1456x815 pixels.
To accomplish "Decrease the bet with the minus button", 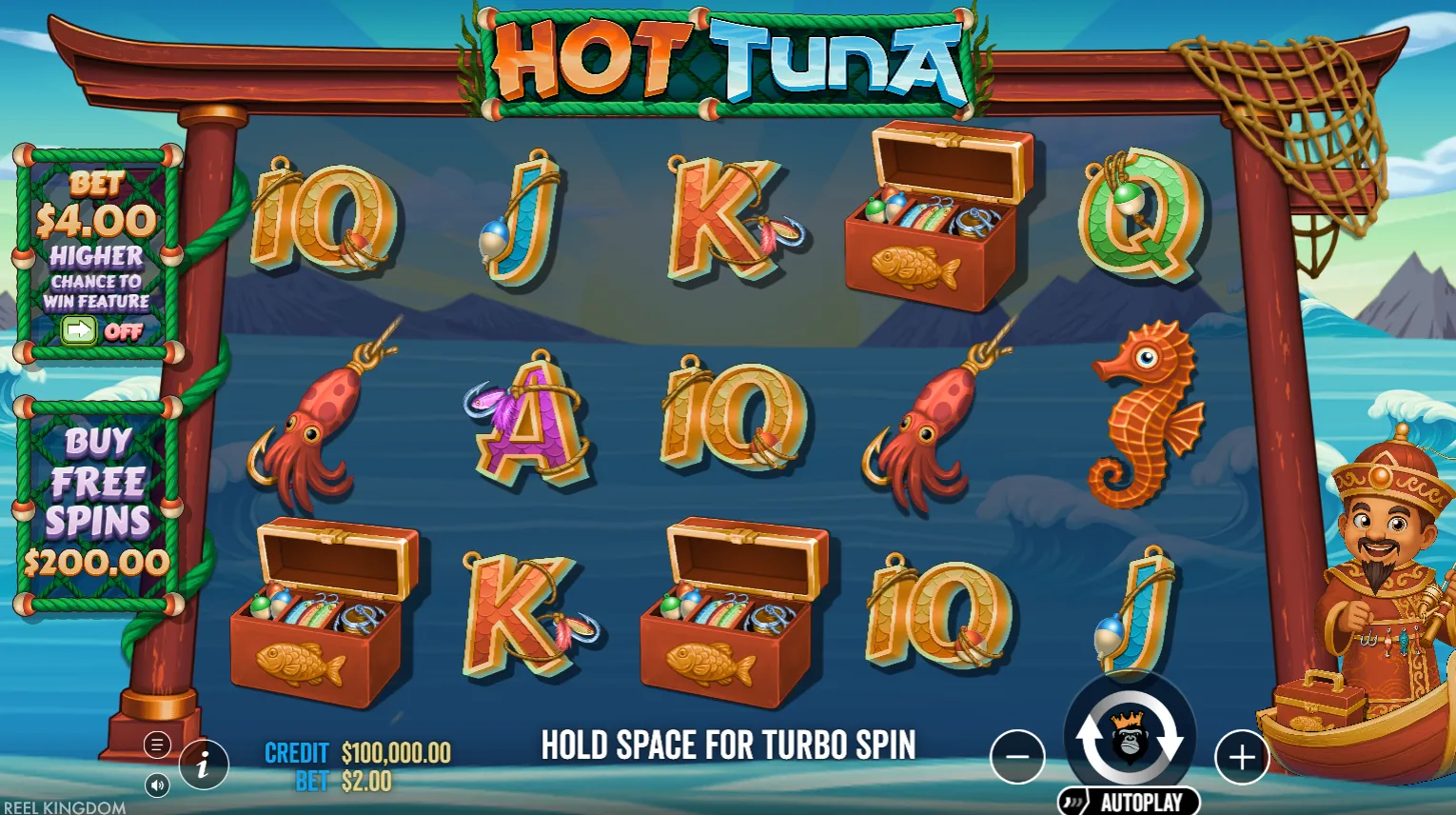I will tap(1017, 757).
